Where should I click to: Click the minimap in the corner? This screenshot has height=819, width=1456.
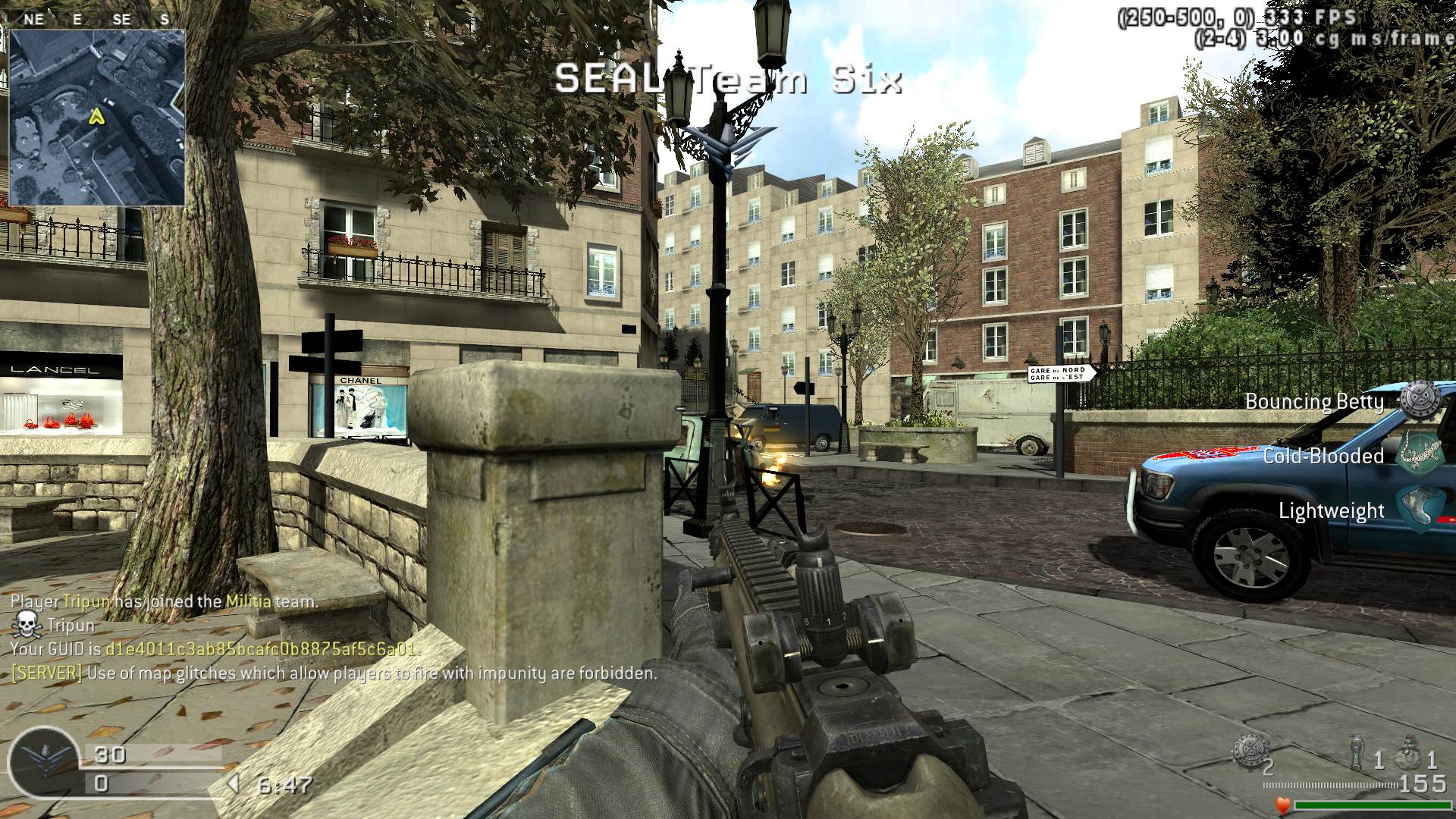[97, 118]
